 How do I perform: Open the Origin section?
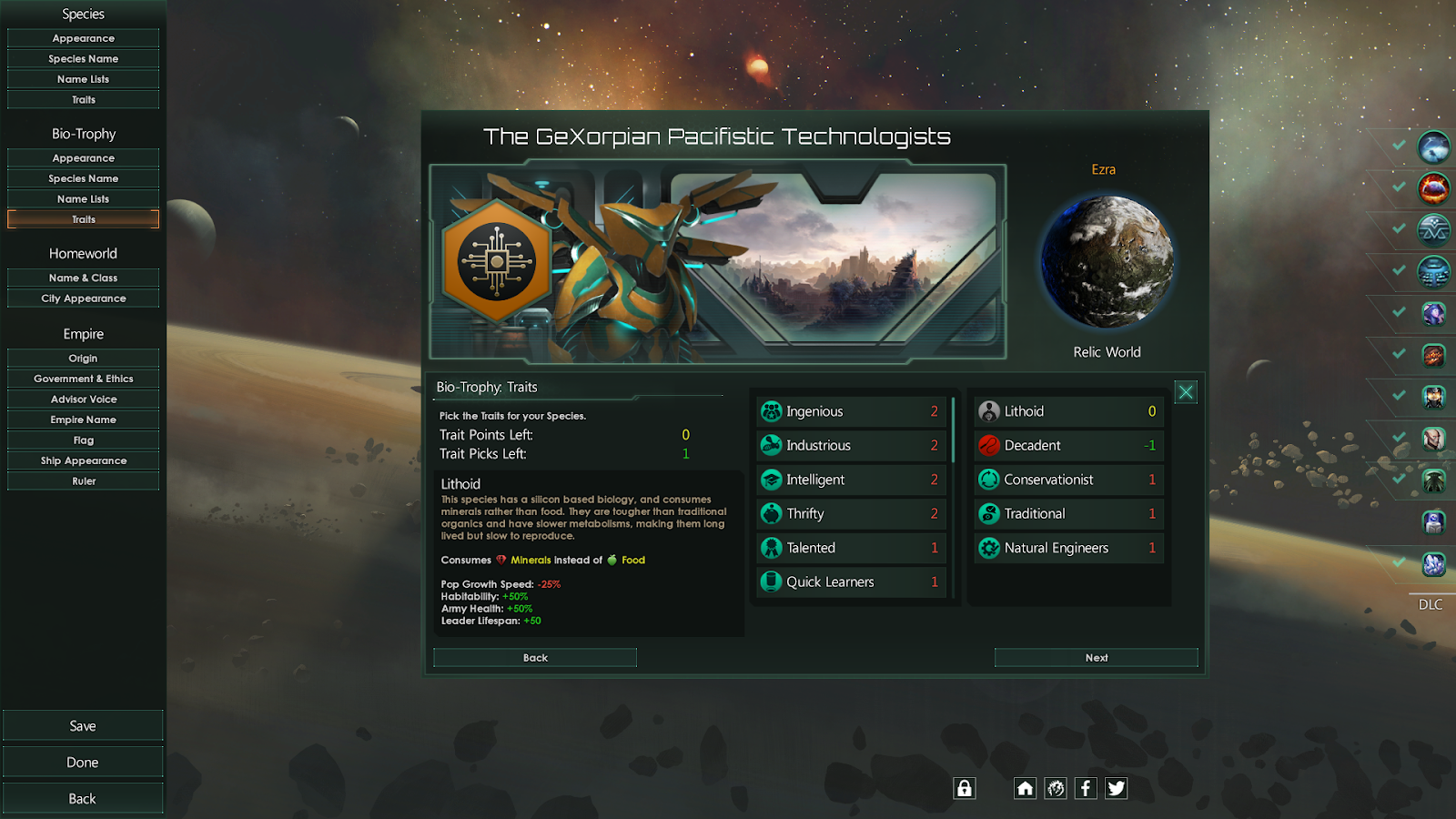tap(83, 359)
